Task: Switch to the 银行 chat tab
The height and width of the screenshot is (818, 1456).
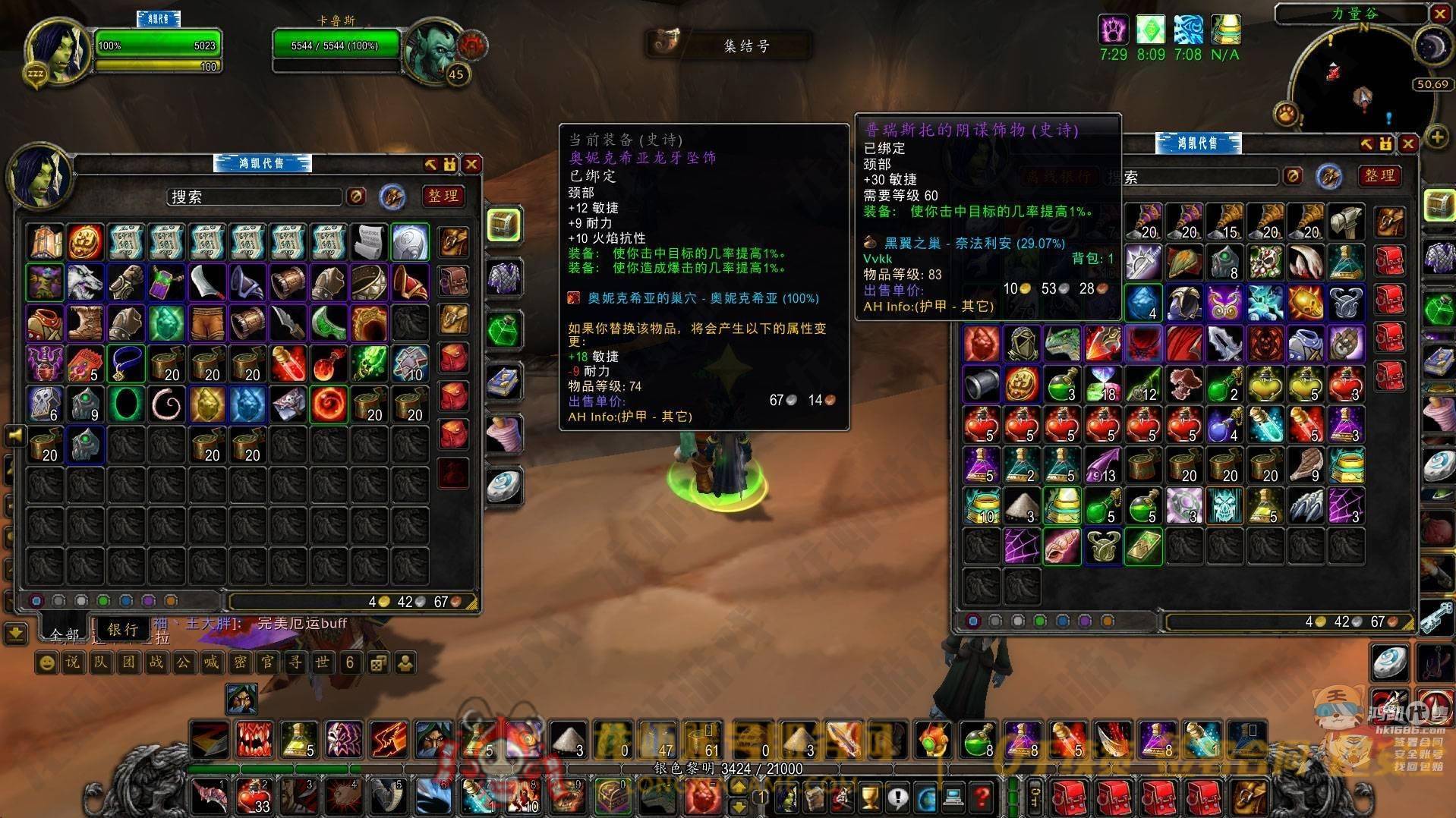Action: [x=122, y=629]
